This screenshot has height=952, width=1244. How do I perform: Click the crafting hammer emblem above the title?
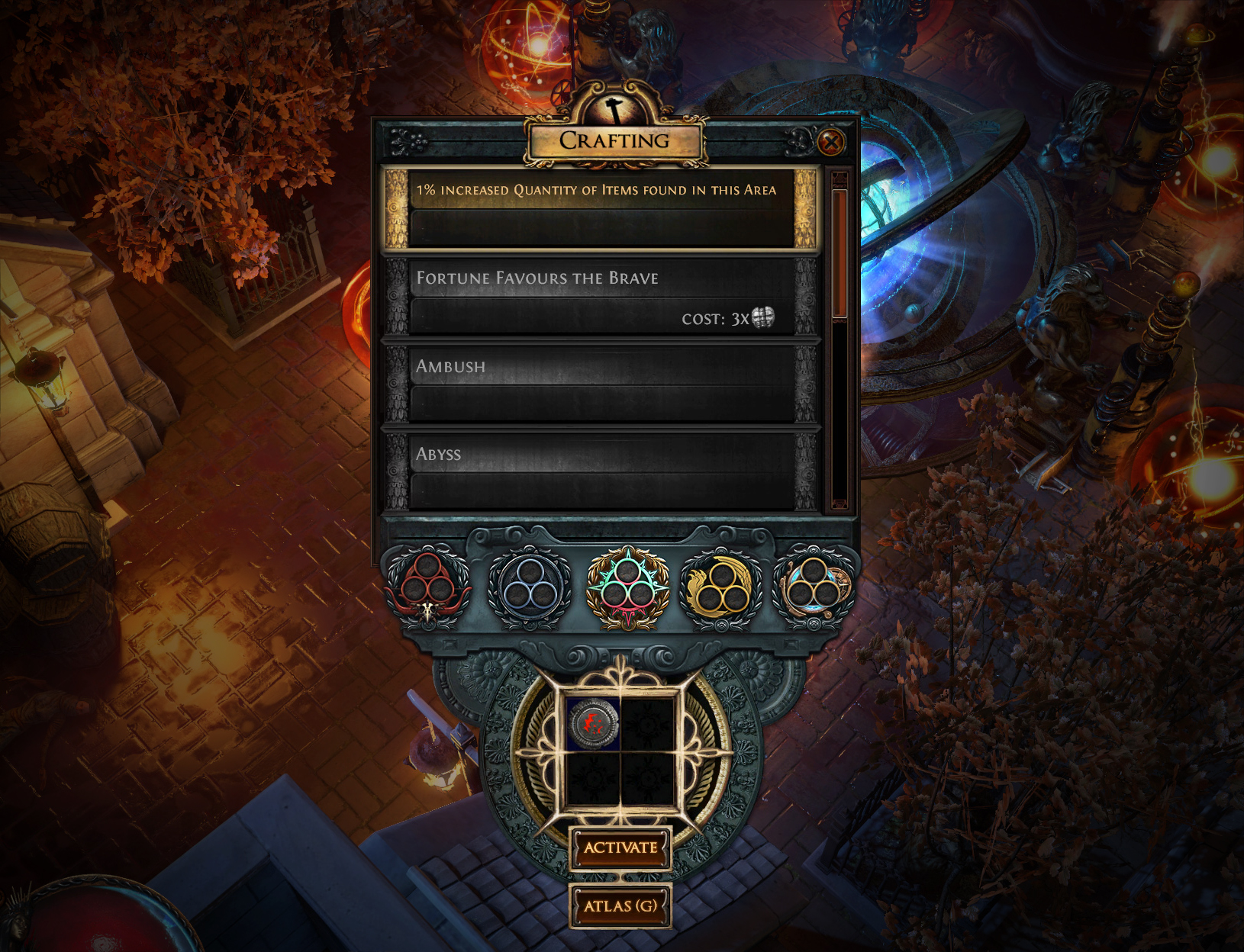tap(615, 108)
